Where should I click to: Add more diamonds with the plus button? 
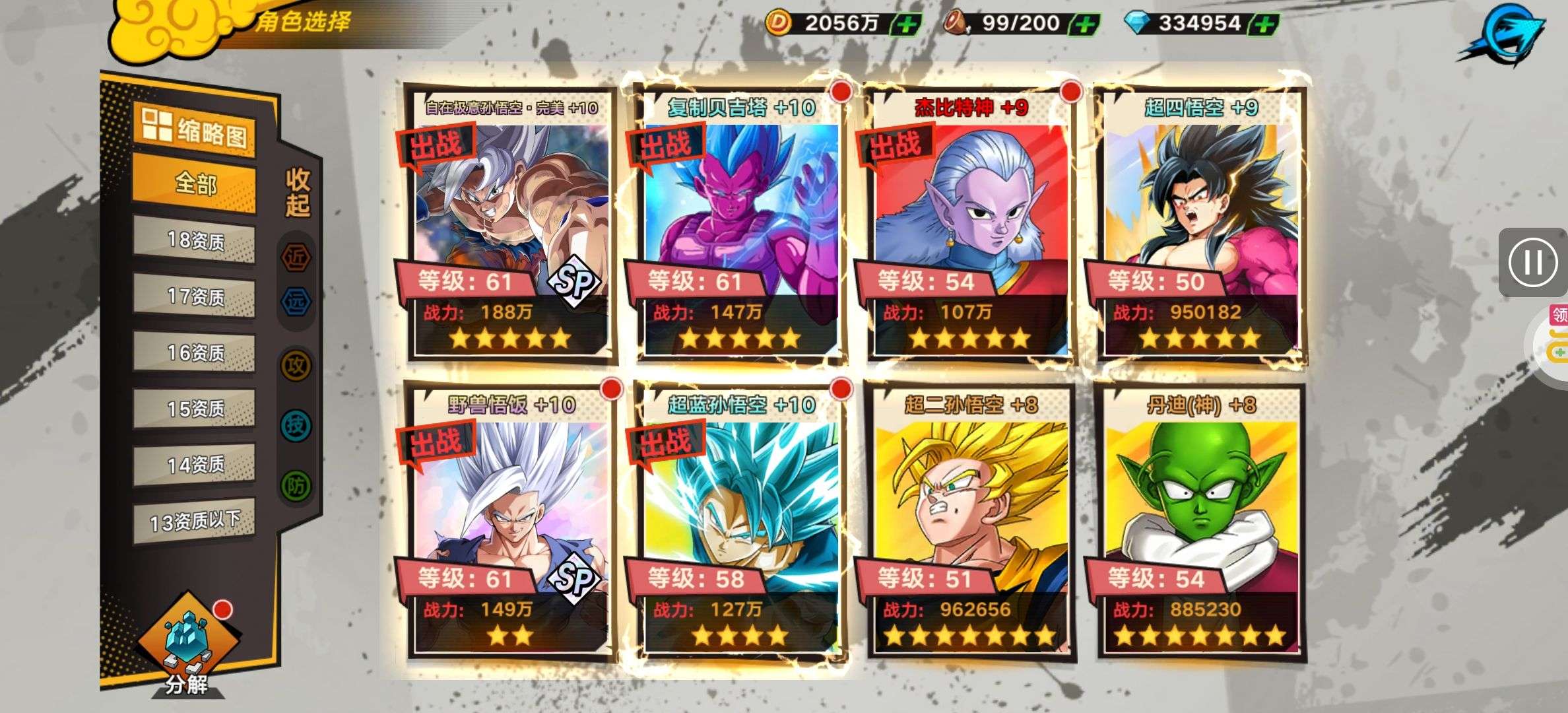1263,24
